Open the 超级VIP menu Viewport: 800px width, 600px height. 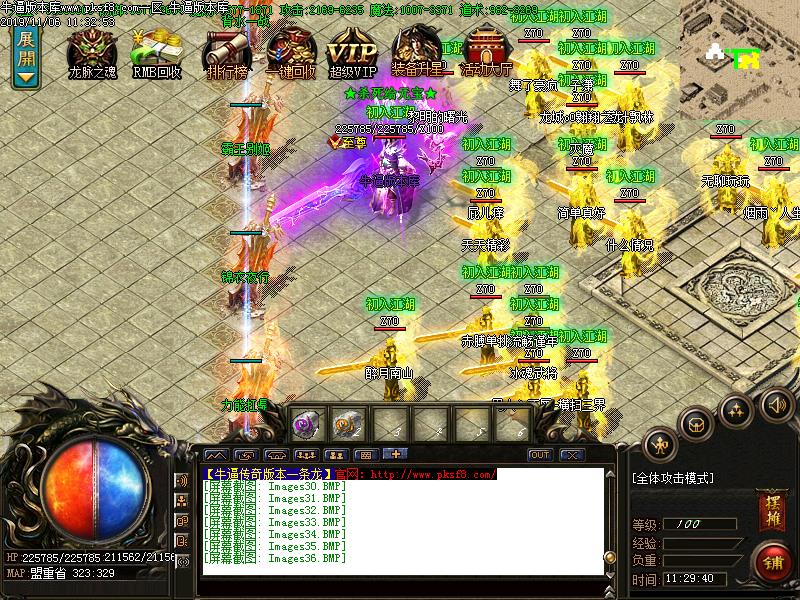tap(352, 53)
